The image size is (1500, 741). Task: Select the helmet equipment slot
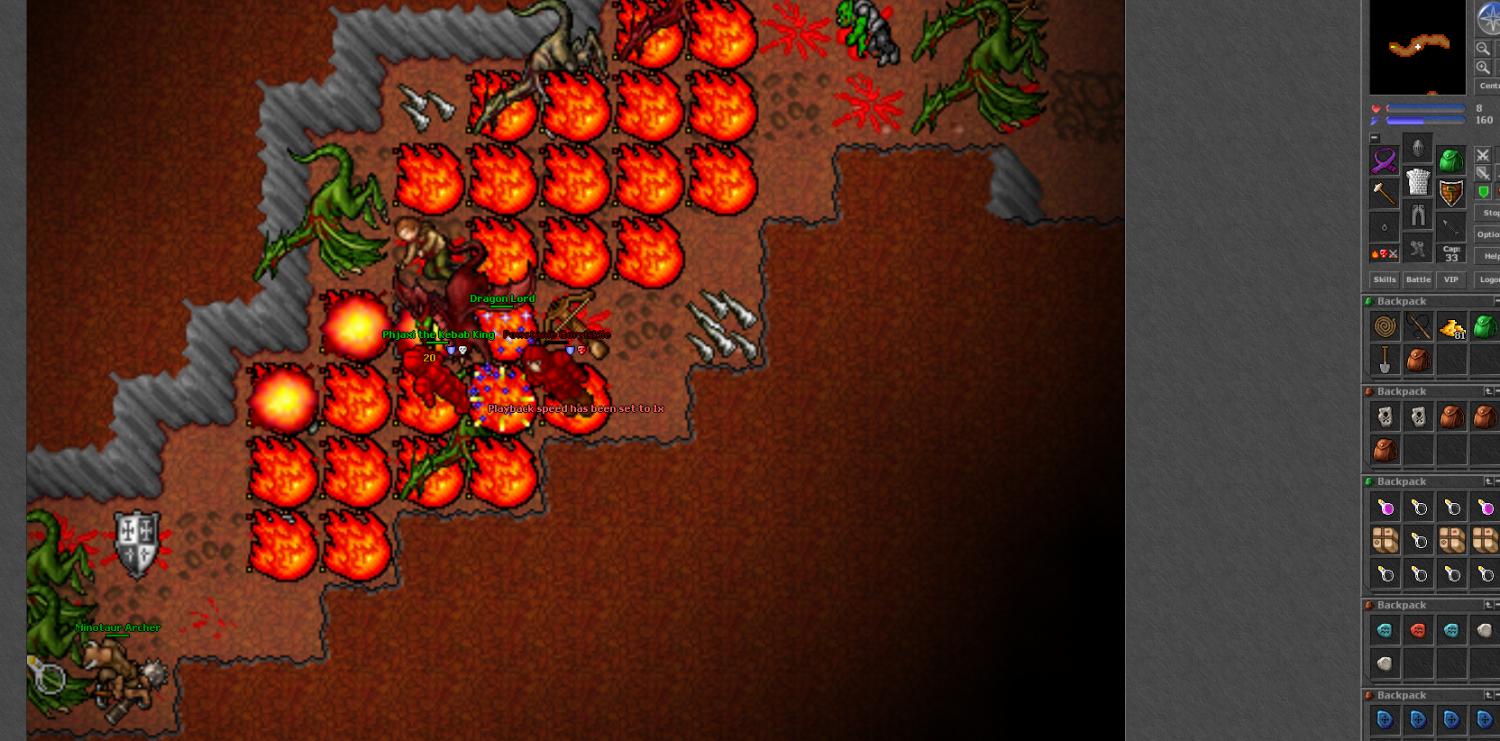[1417, 148]
